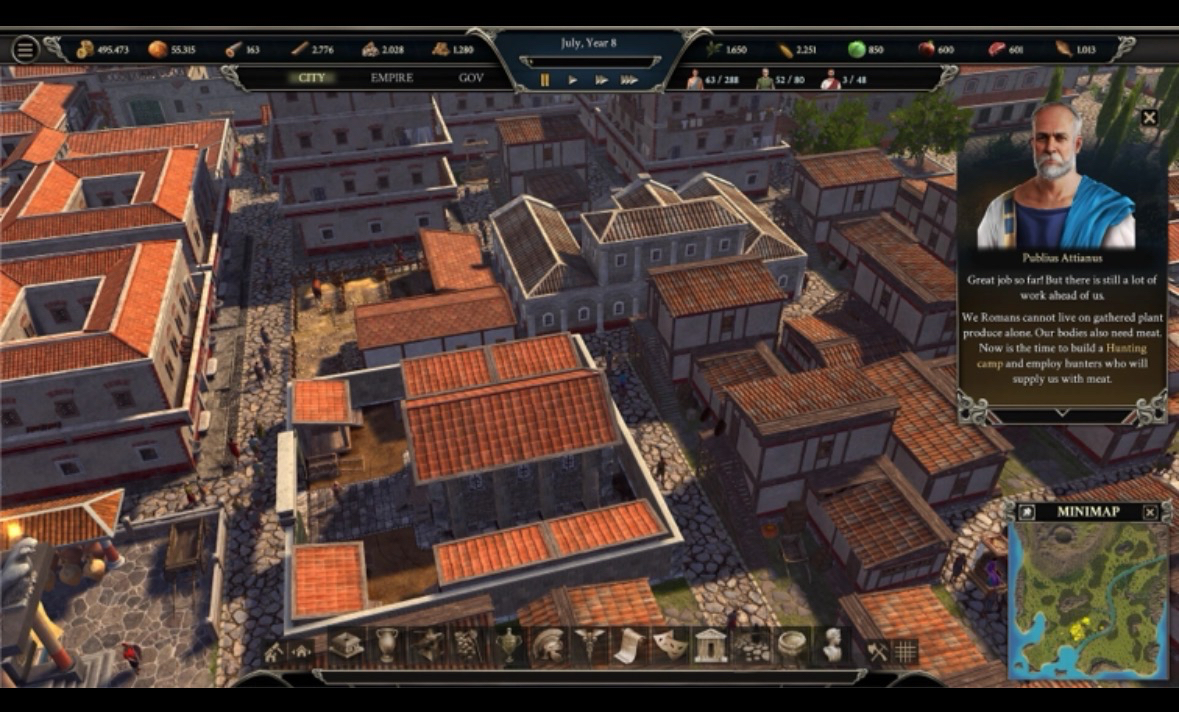Open the GOV tab
The image size is (1179, 712).
(x=471, y=78)
